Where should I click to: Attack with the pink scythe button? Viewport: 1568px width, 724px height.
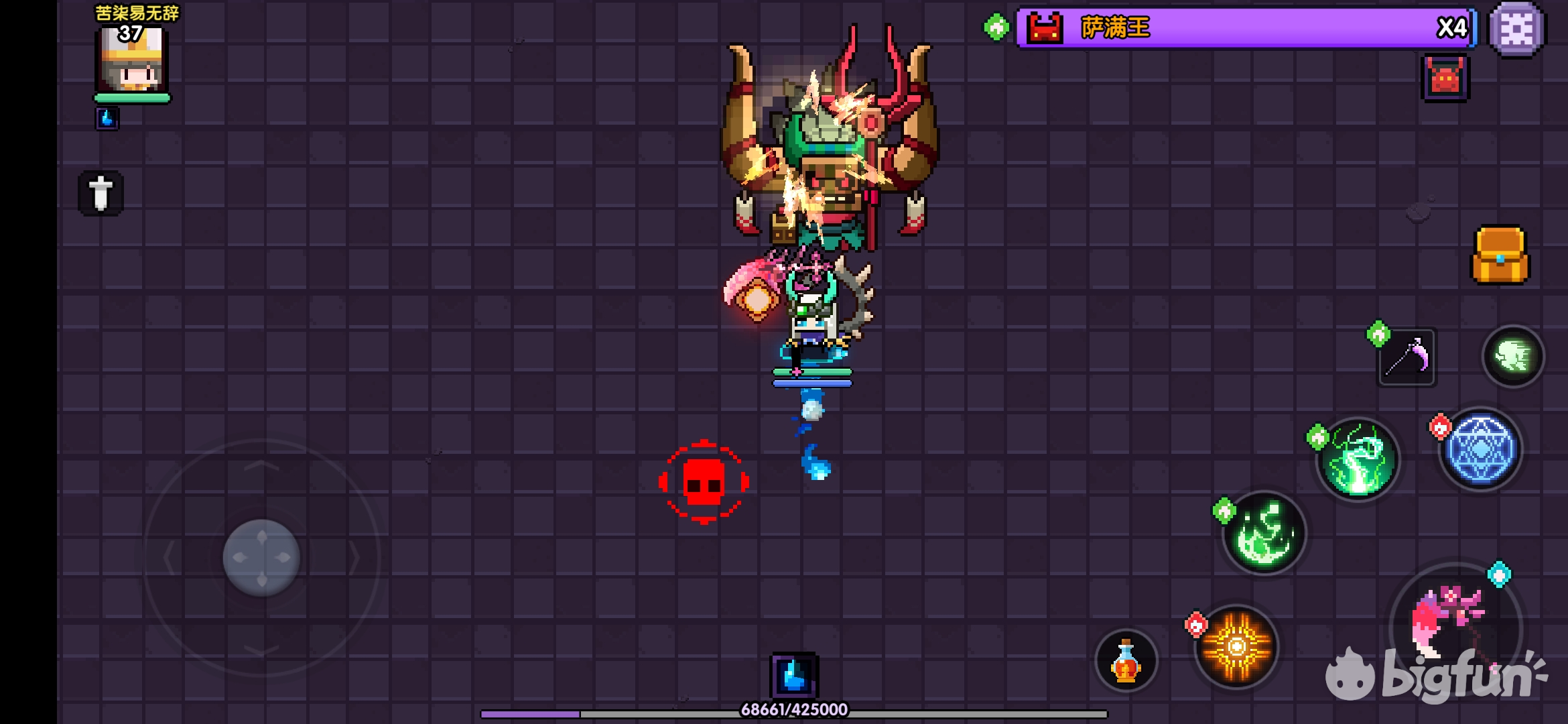click(1454, 623)
